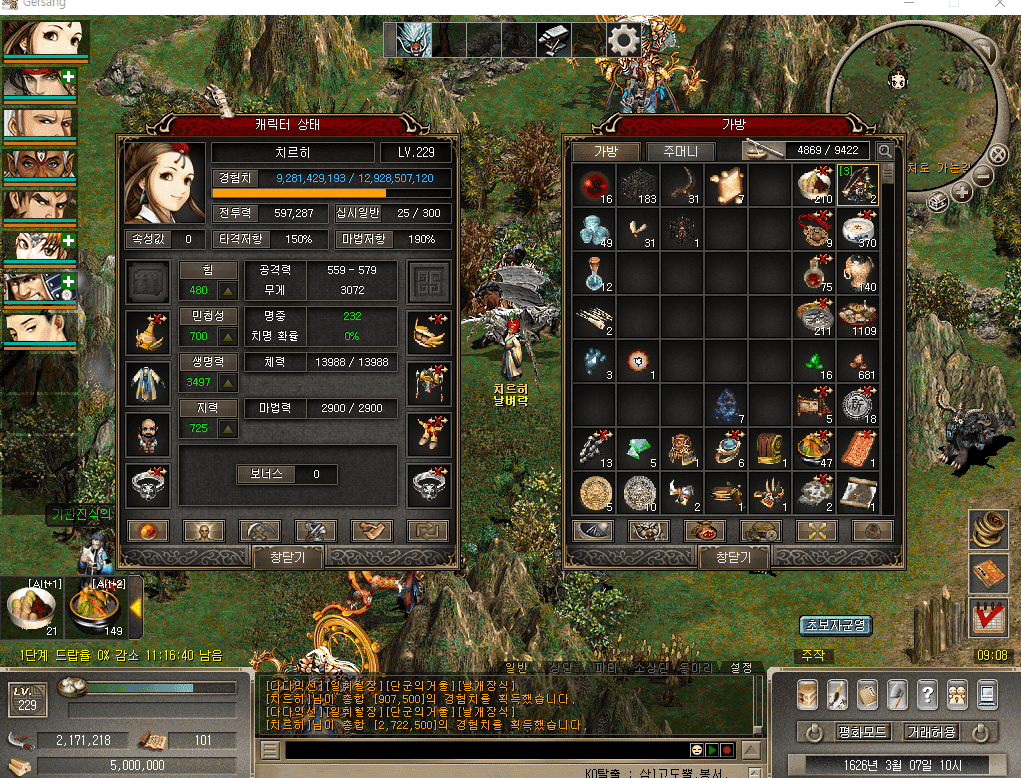Viewport: 1021px width, 778px height.
Task: Click the gold coin item with count 5
Action: pyautogui.click(x=595, y=493)
